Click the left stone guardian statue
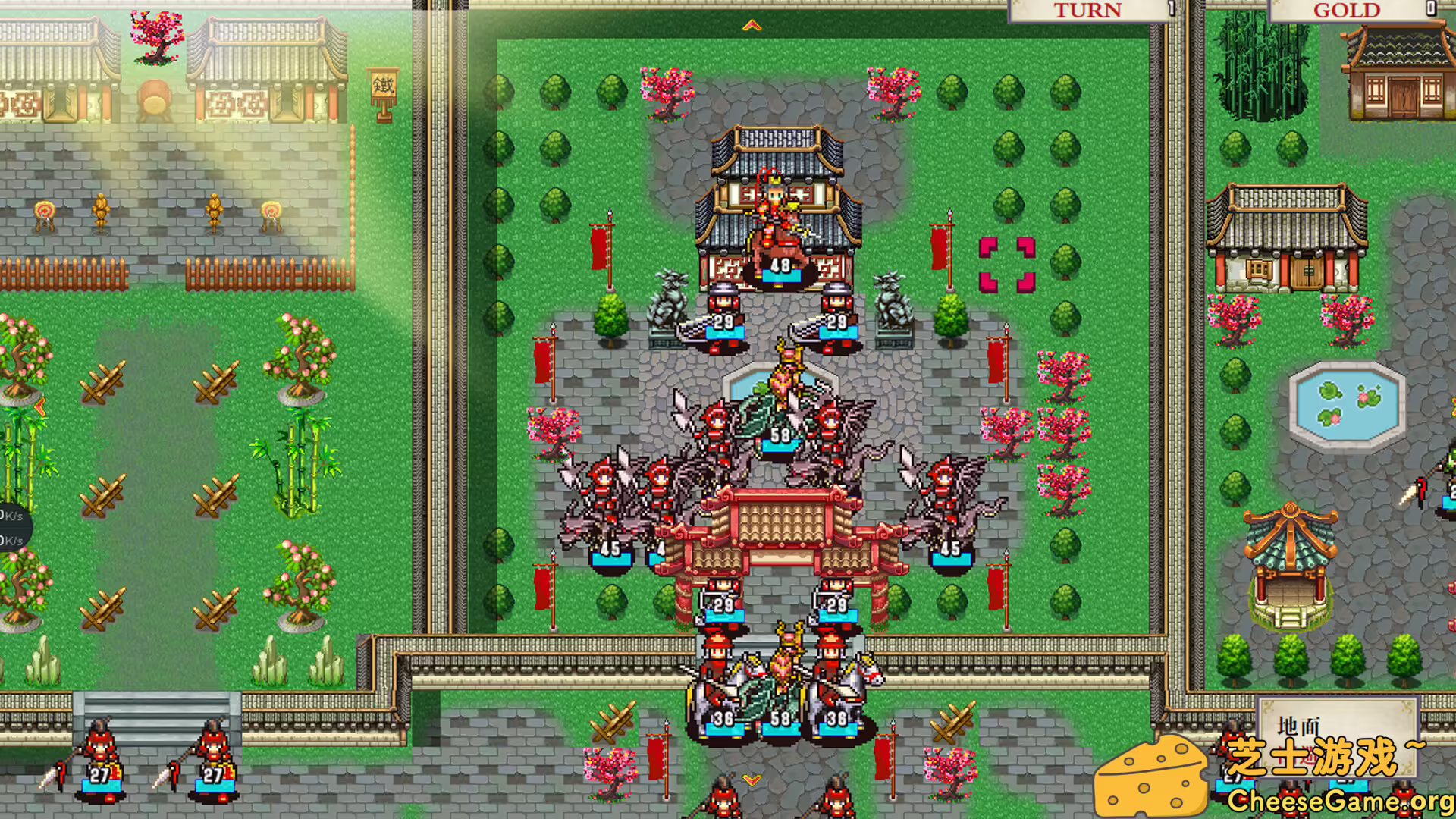The height and width of the screenshot is (819, 1456). click(x=667, y=303)
